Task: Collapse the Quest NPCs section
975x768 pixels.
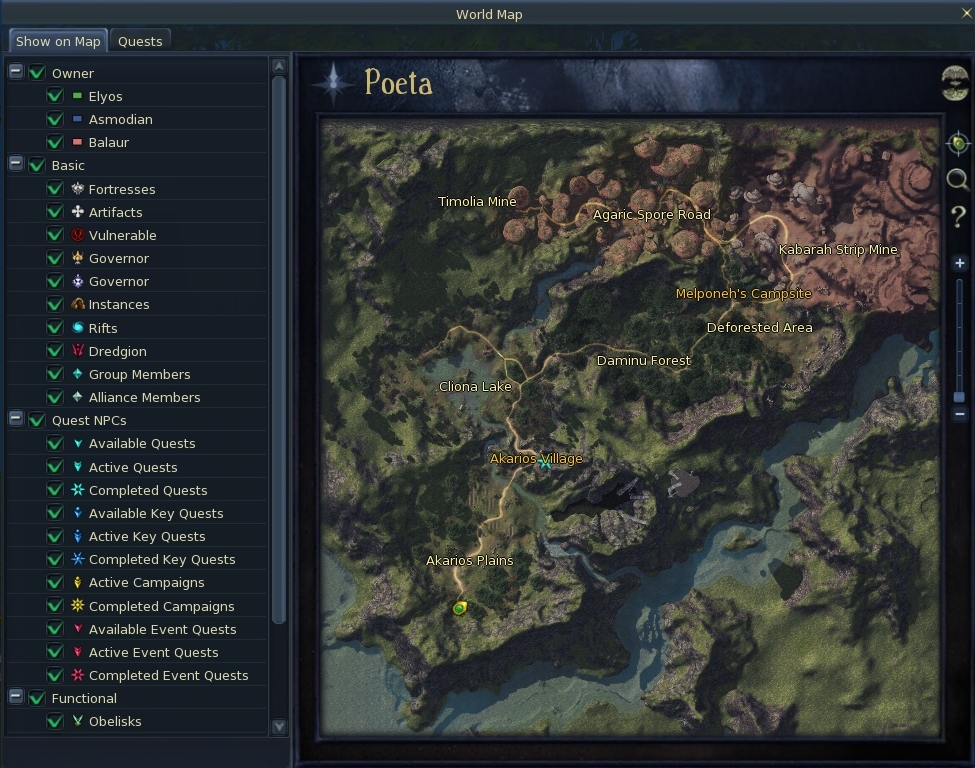Action: tap(16, 420)
